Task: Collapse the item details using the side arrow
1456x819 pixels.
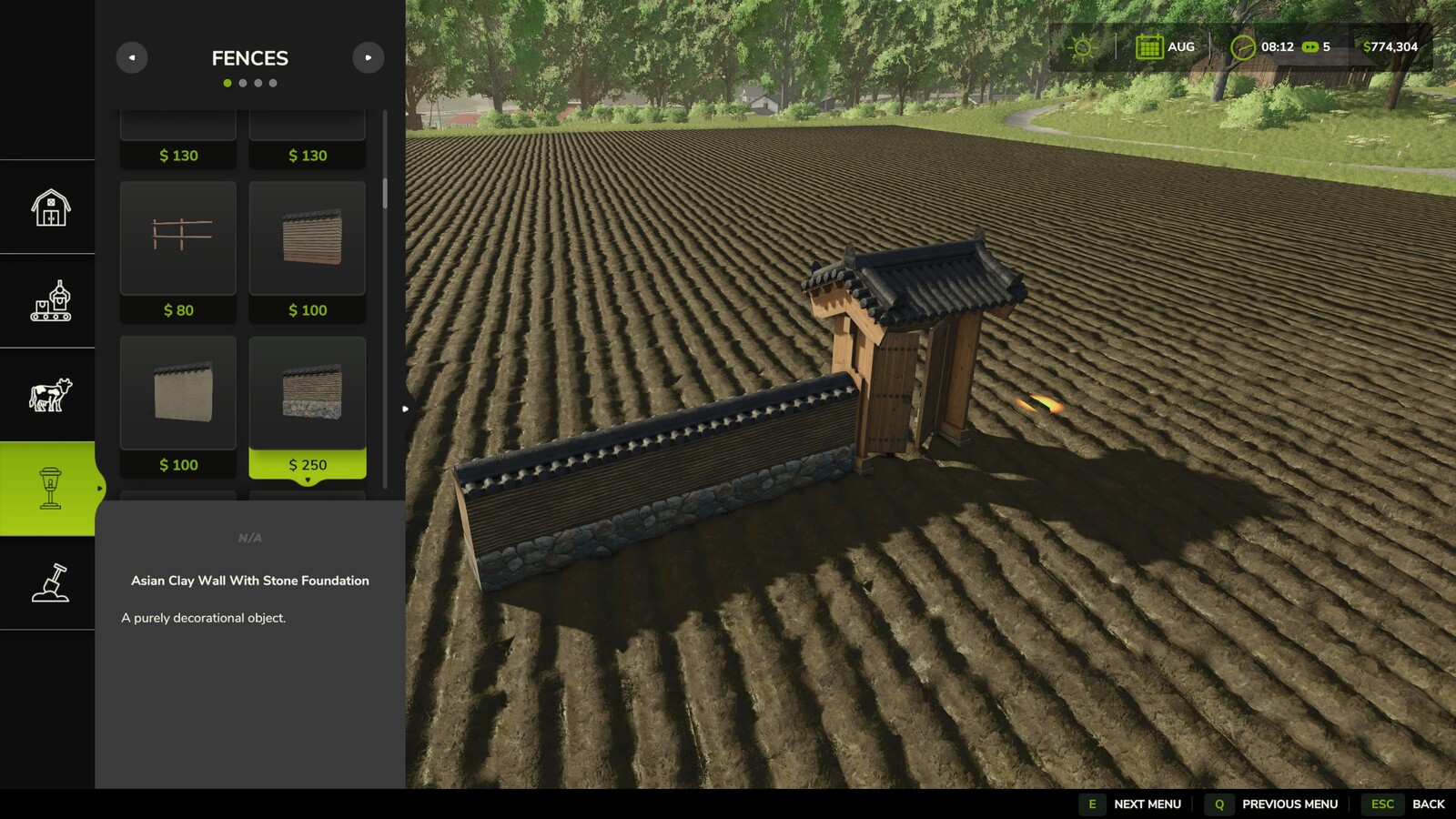Action: tap(403, 409)
